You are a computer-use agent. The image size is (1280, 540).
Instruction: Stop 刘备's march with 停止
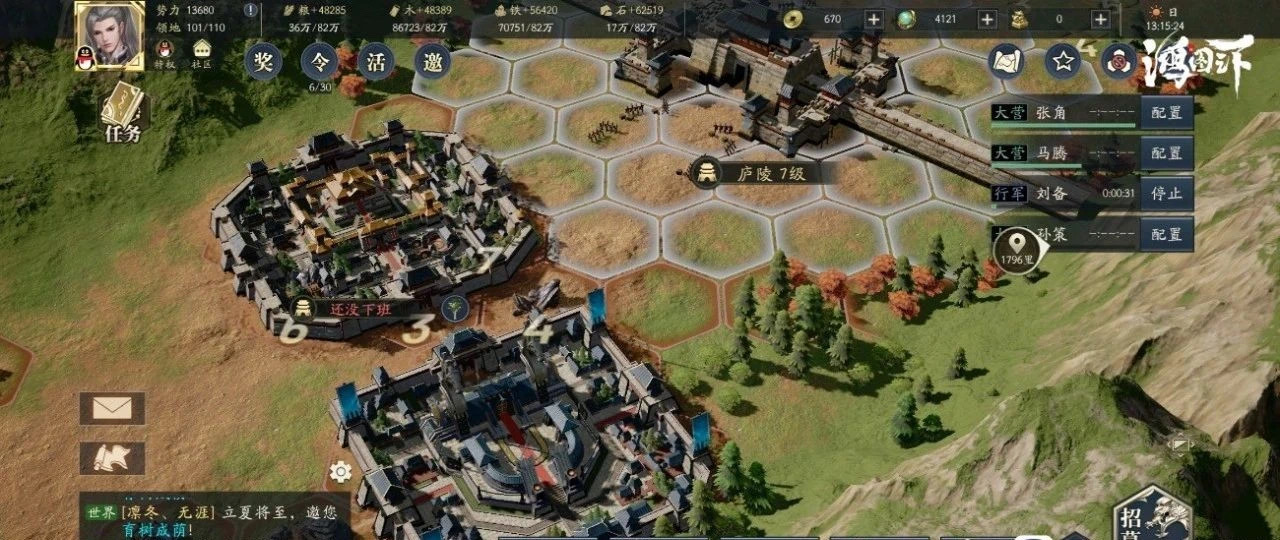pos(1166,193)
